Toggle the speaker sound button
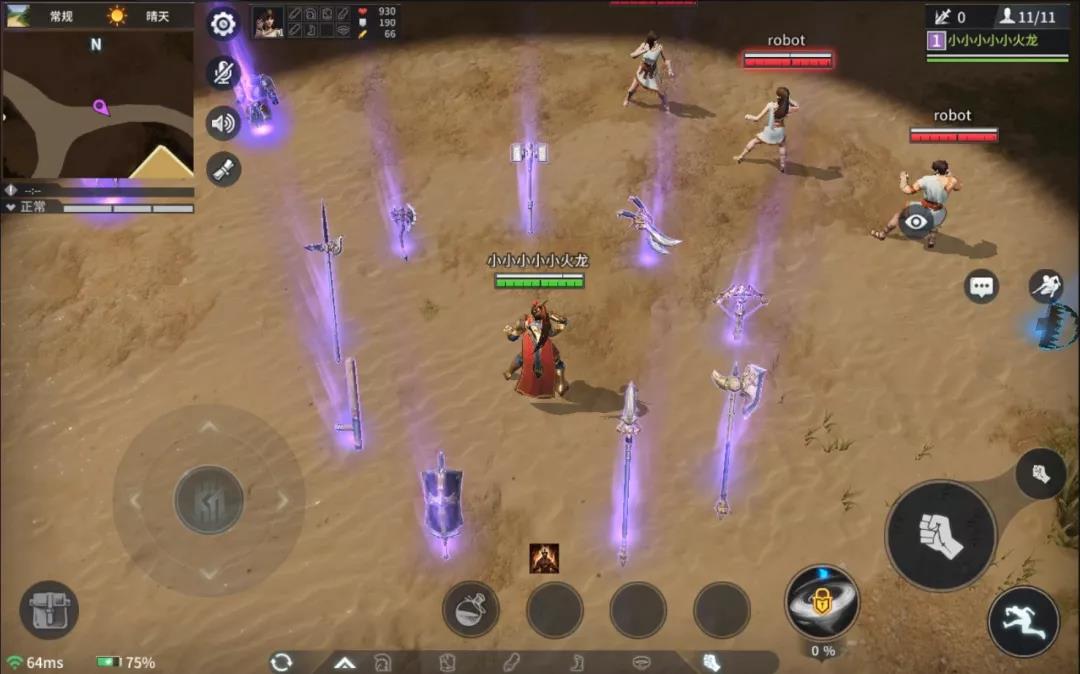 (x=223, y=123)
